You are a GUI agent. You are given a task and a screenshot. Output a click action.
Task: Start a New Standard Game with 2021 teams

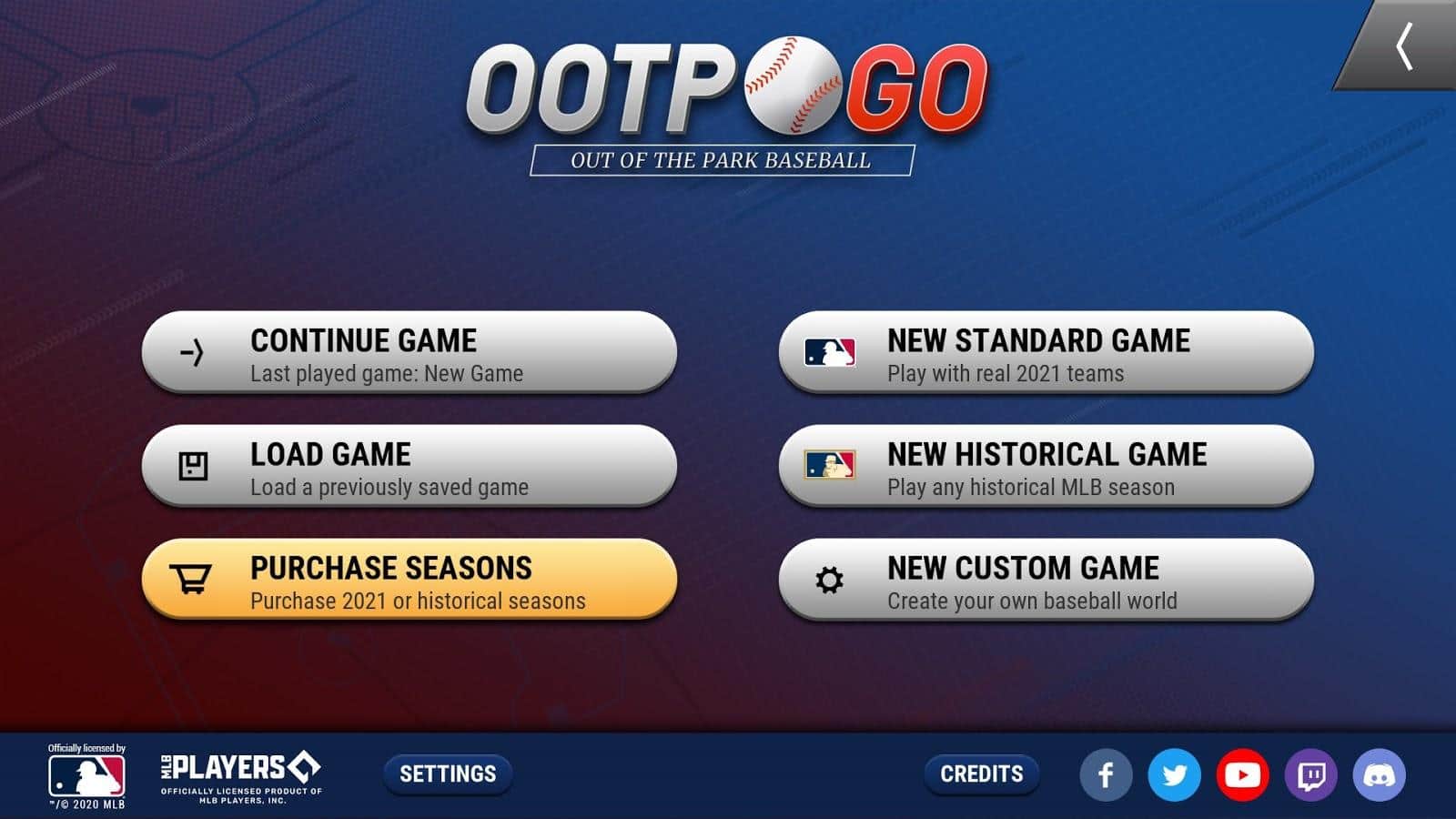(x=1046, y=355)
